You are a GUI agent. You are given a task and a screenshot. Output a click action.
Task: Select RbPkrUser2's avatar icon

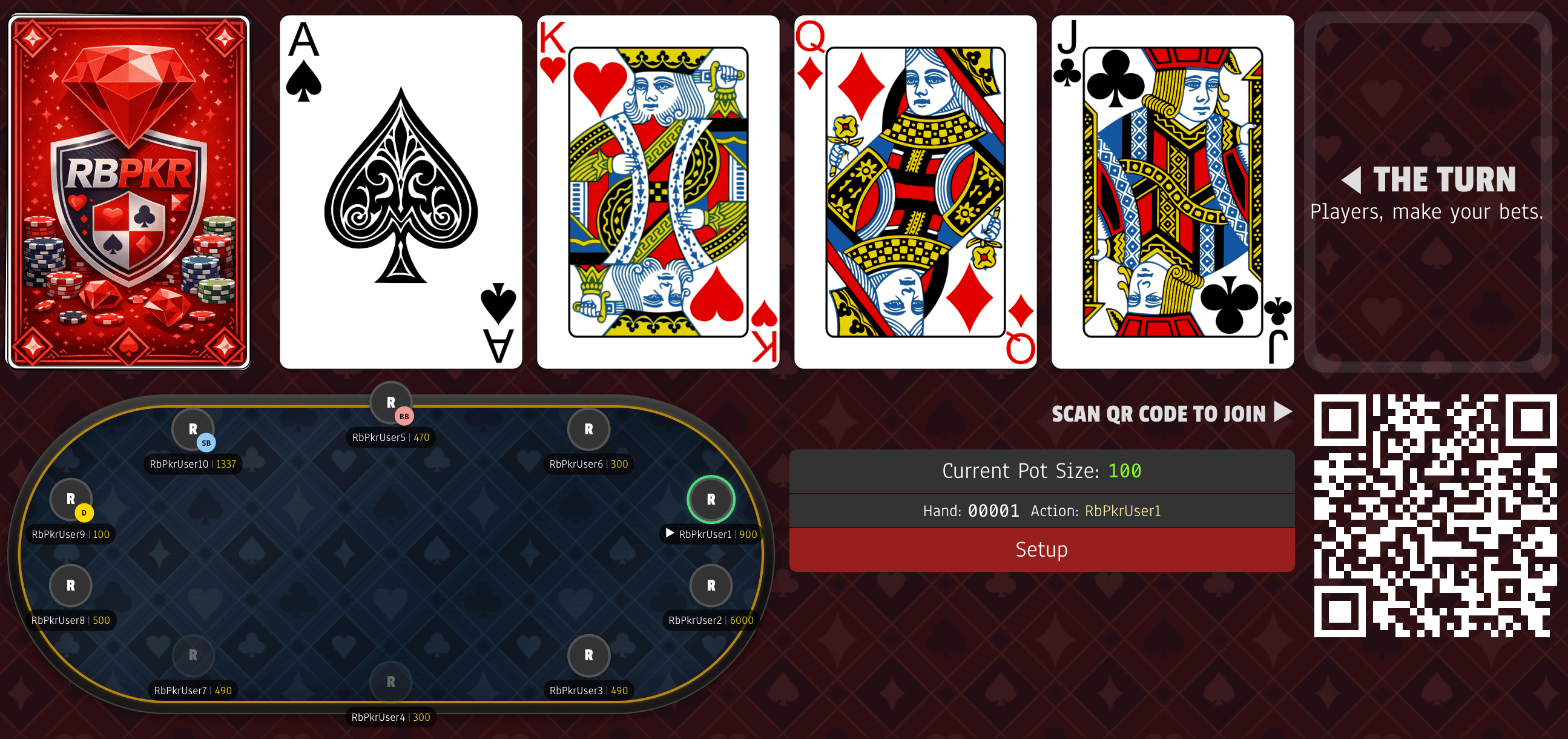(711, 585)
